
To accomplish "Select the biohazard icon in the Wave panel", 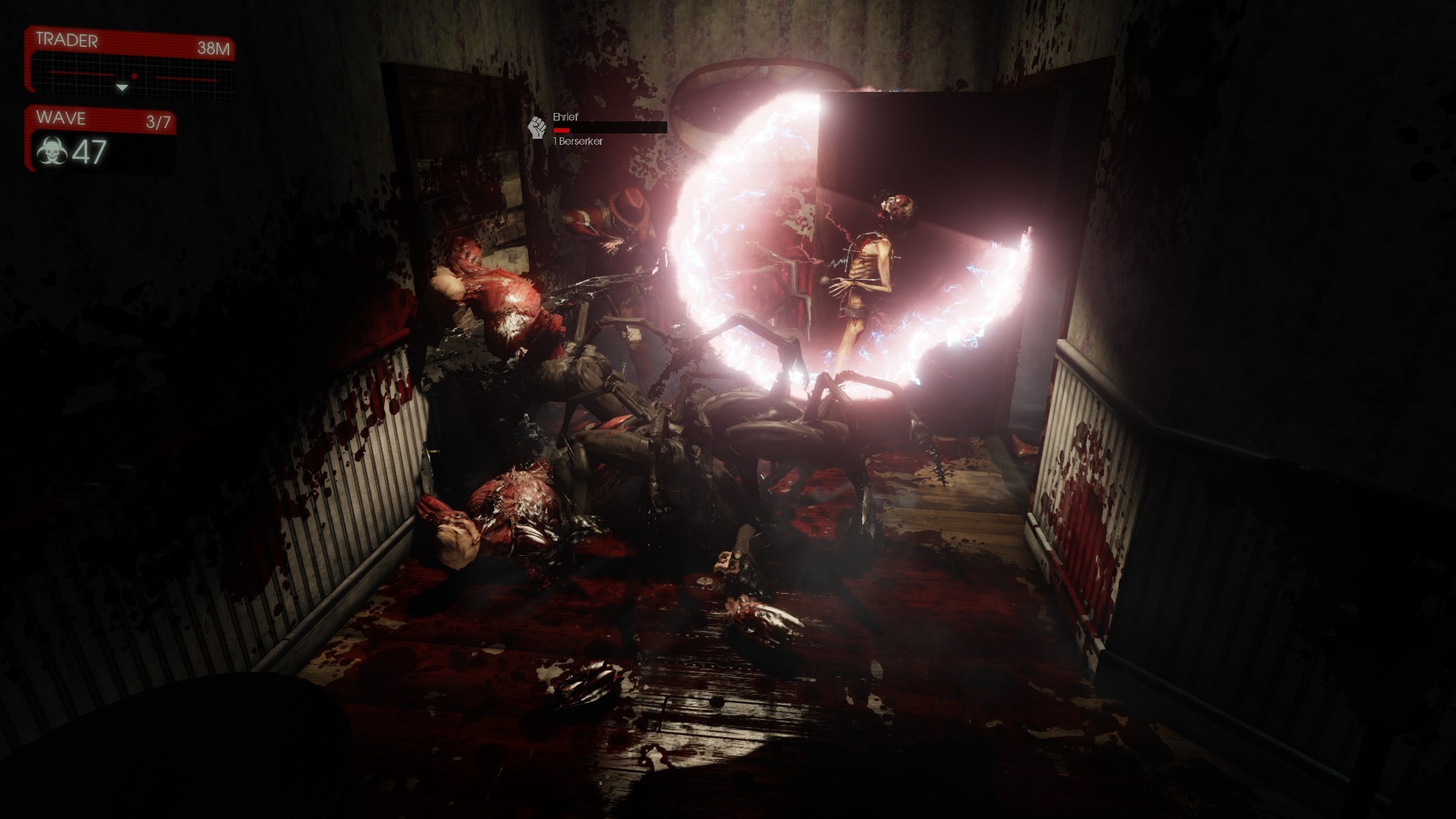I will (52, 152).
